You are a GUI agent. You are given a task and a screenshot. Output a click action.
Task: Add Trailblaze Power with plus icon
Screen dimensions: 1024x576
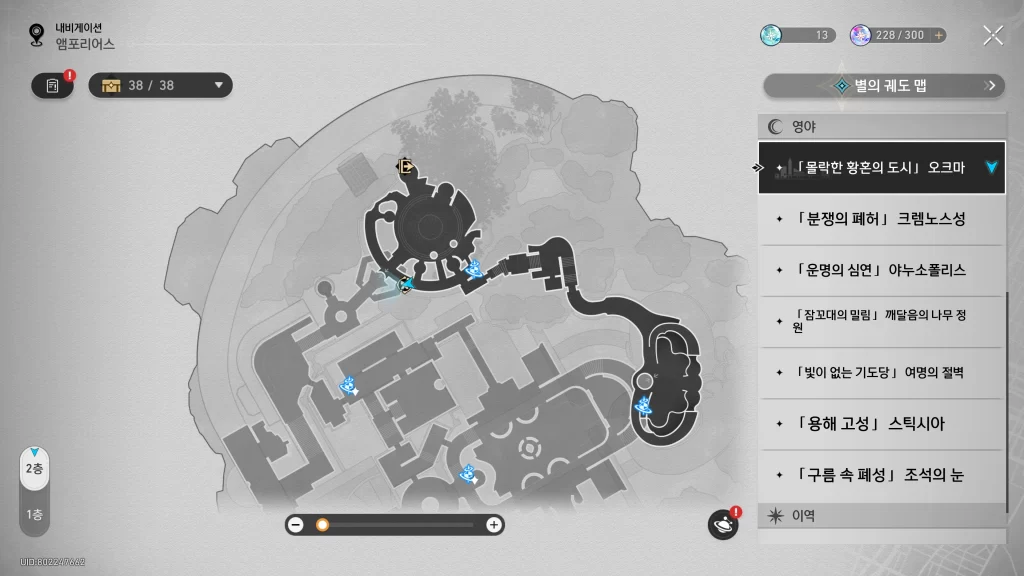[938, 35]
